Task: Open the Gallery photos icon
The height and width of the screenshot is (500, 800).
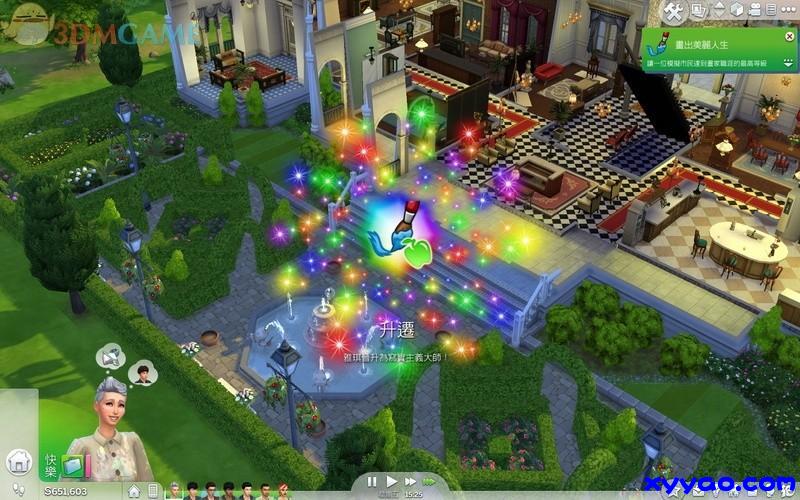Action: (699, 11)
